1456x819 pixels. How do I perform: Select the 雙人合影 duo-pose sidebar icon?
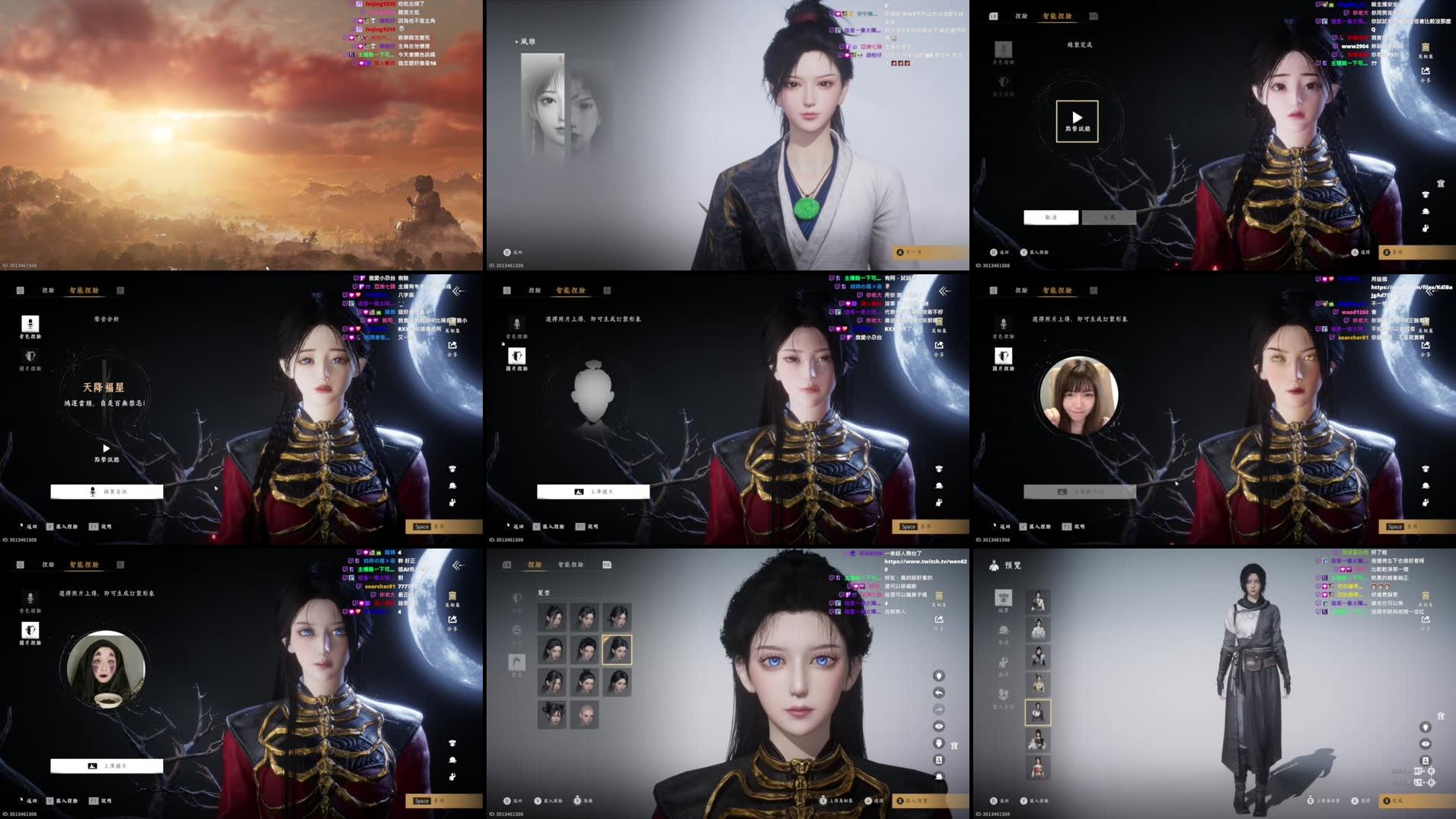(1004, 693)
